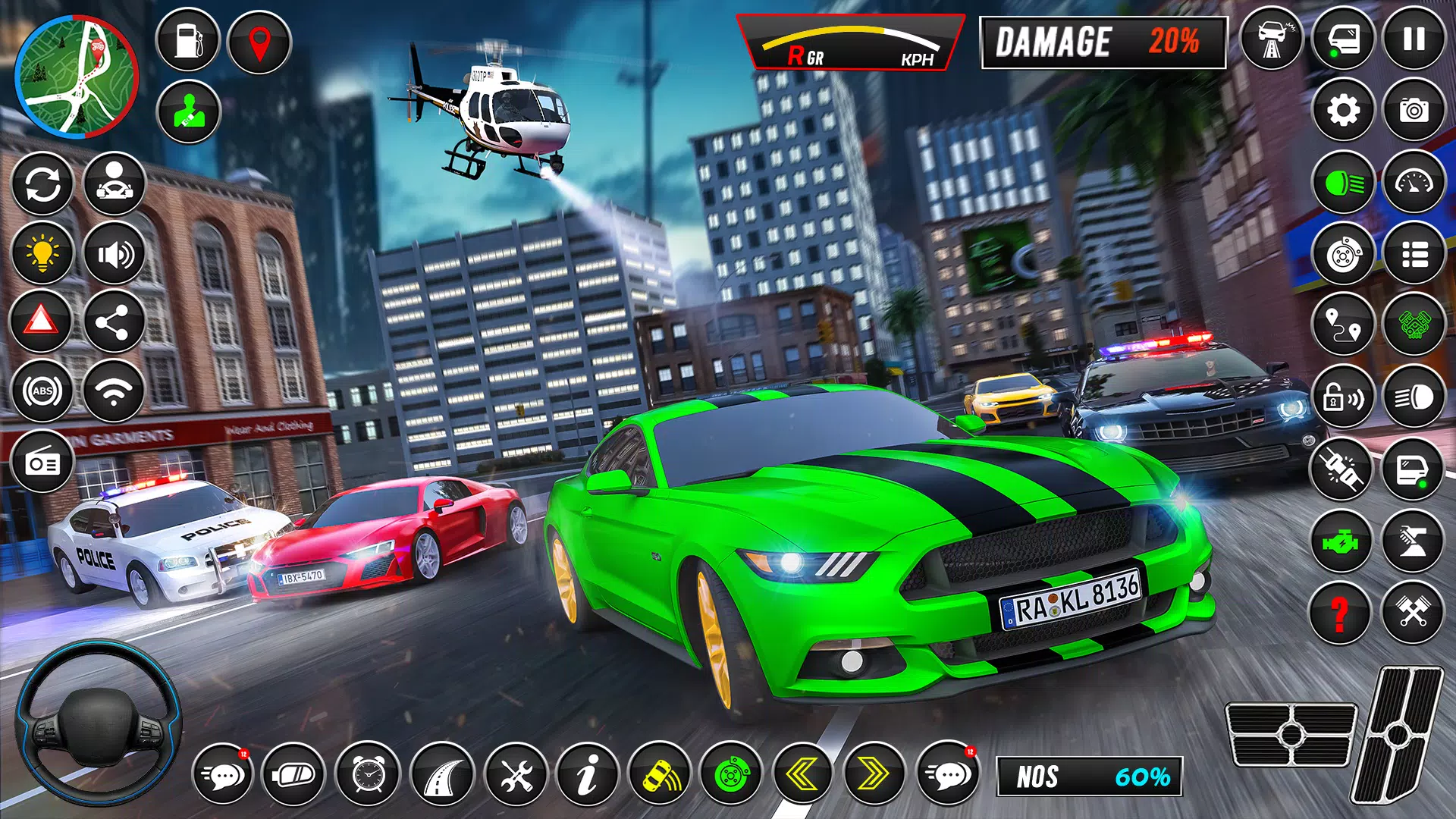Activate the right turn signal arrow
1456x819 pixels.
[874, 774]
